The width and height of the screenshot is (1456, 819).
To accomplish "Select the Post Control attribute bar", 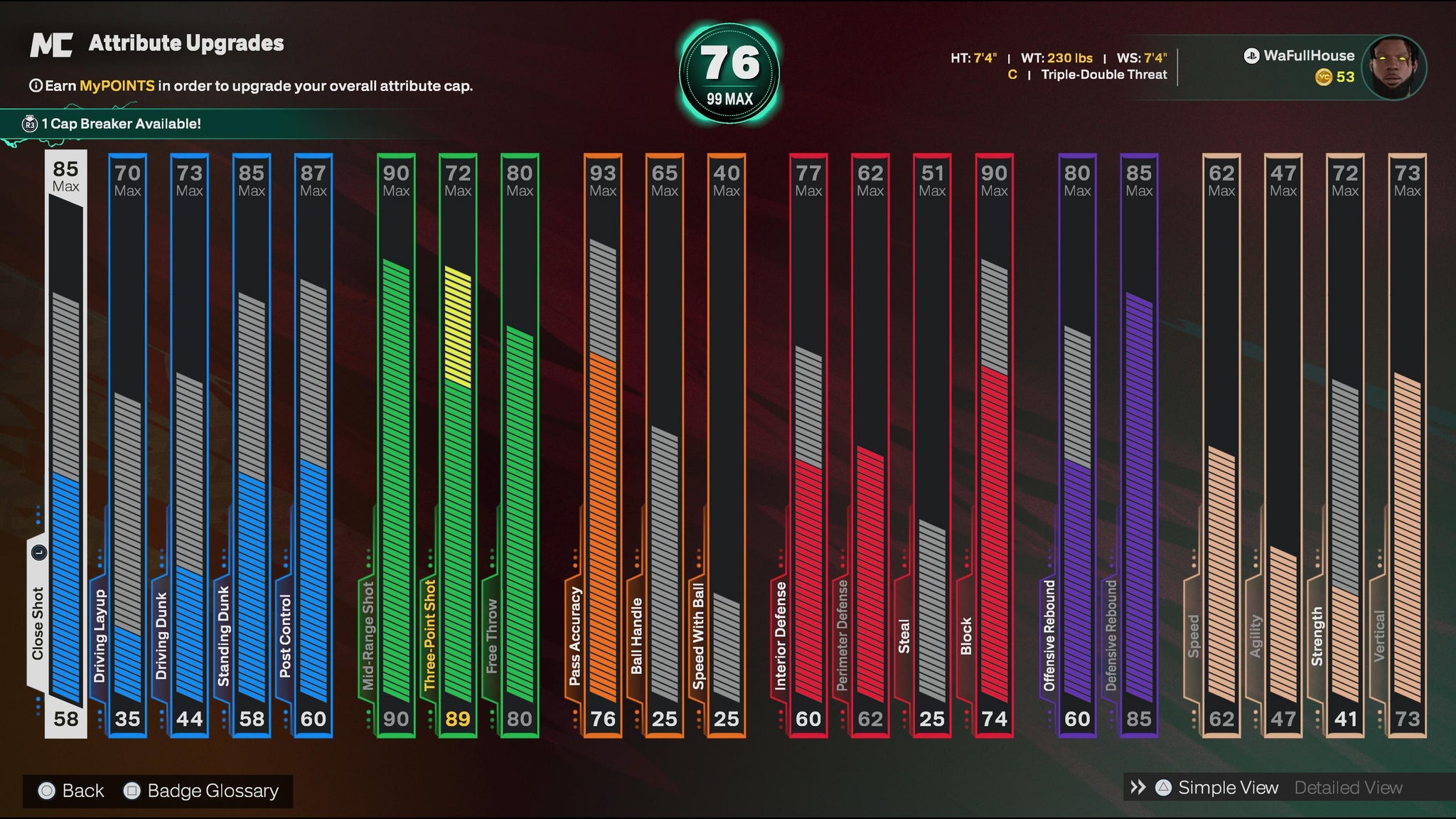I will point(314,444).
